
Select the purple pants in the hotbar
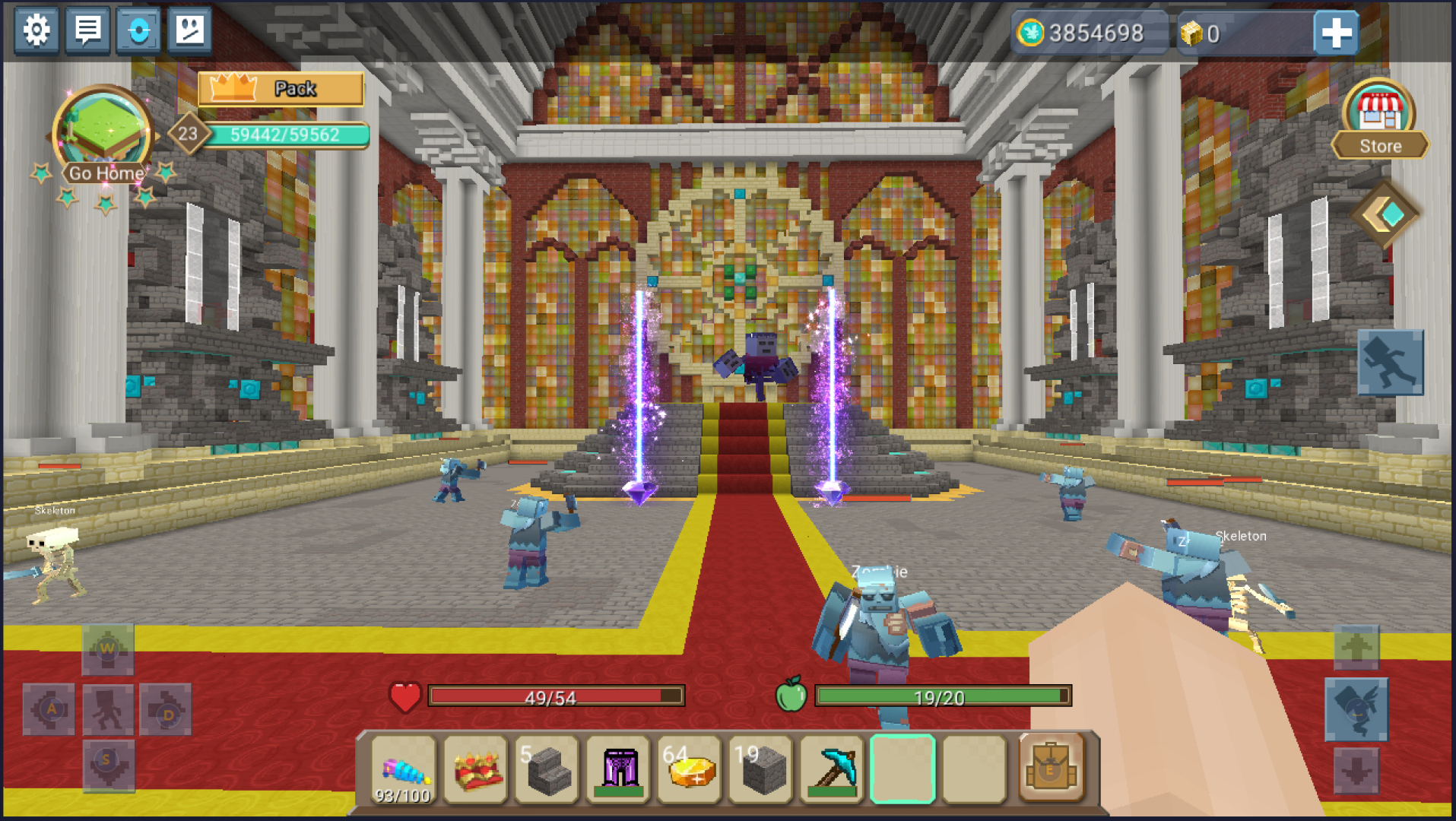(617, 769)
